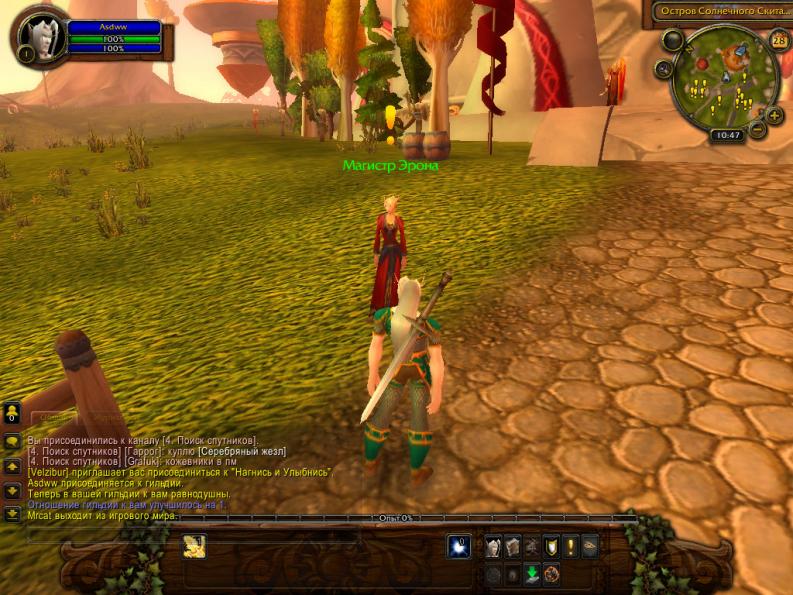
Task: Select the golden icon on the action bar
Action: pyautogui.click(x=193, y=546)
